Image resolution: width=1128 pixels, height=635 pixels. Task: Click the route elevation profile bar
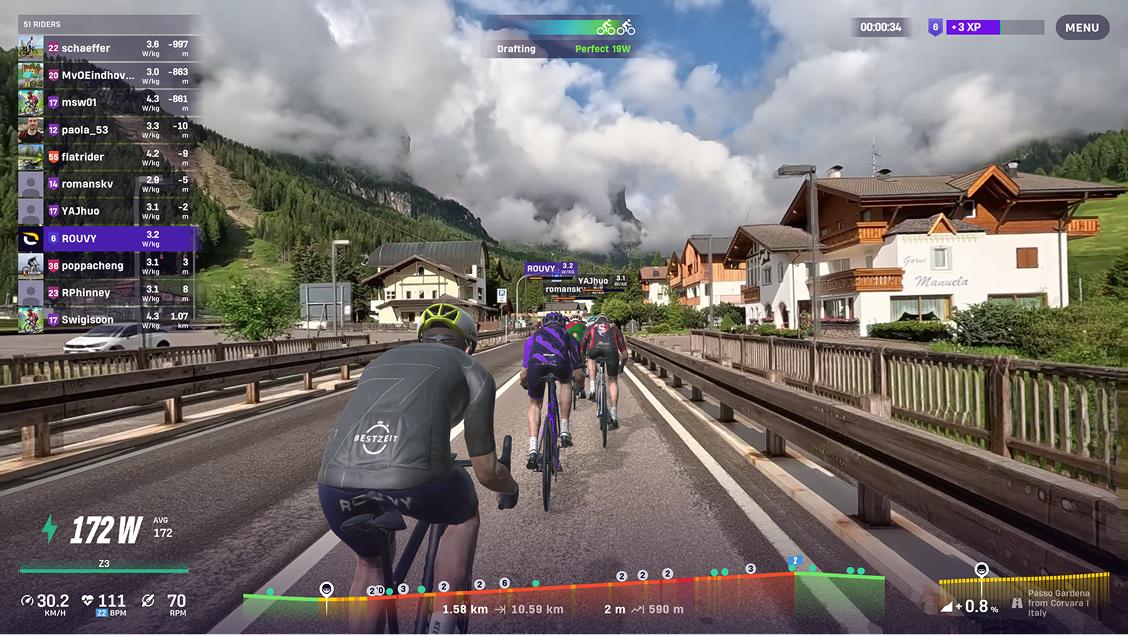[x=563, y=593]
